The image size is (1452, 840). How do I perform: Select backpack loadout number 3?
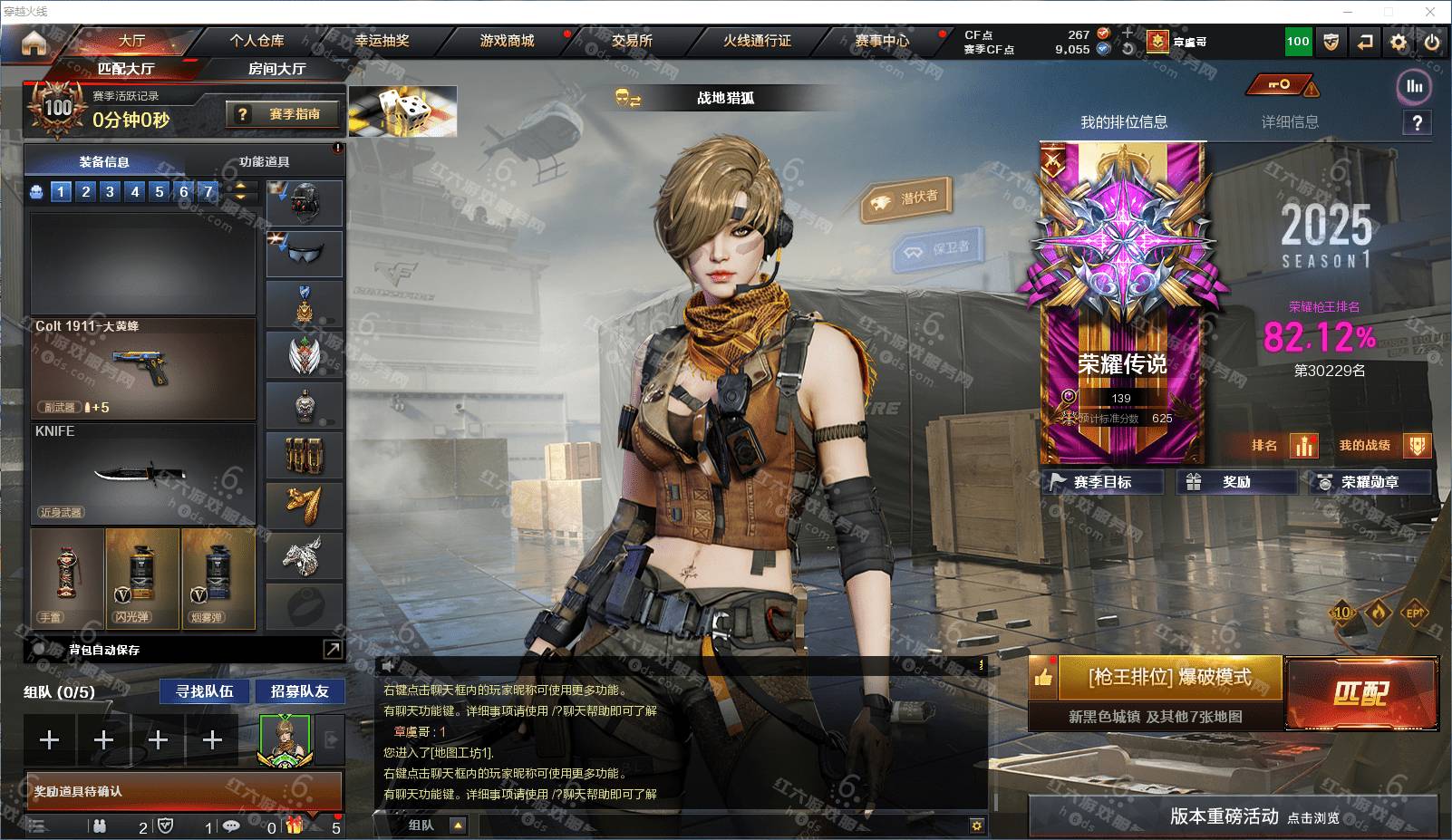click(x=110, y=191)
